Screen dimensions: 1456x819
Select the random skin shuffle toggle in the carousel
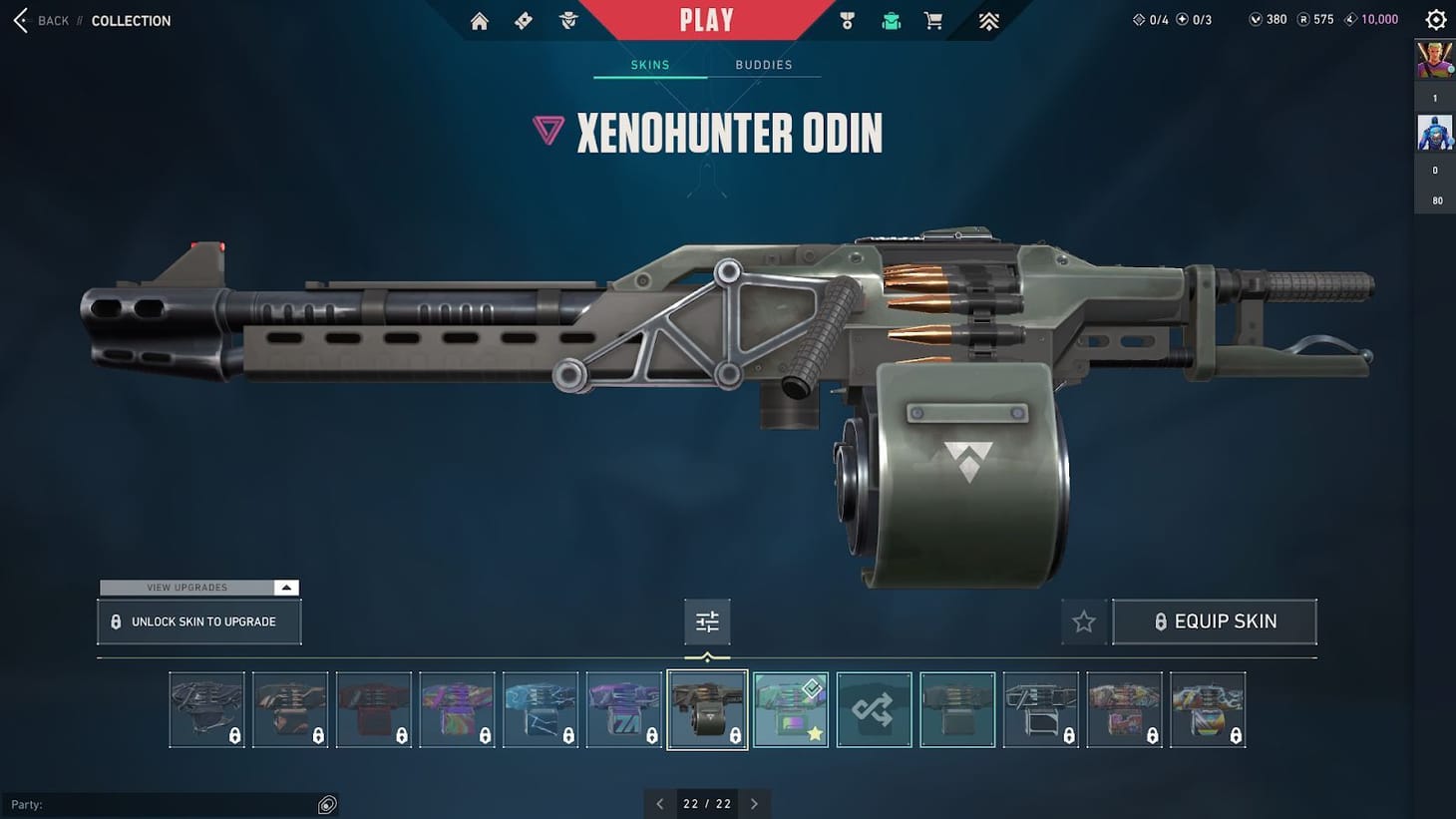(x=874, y=709)
